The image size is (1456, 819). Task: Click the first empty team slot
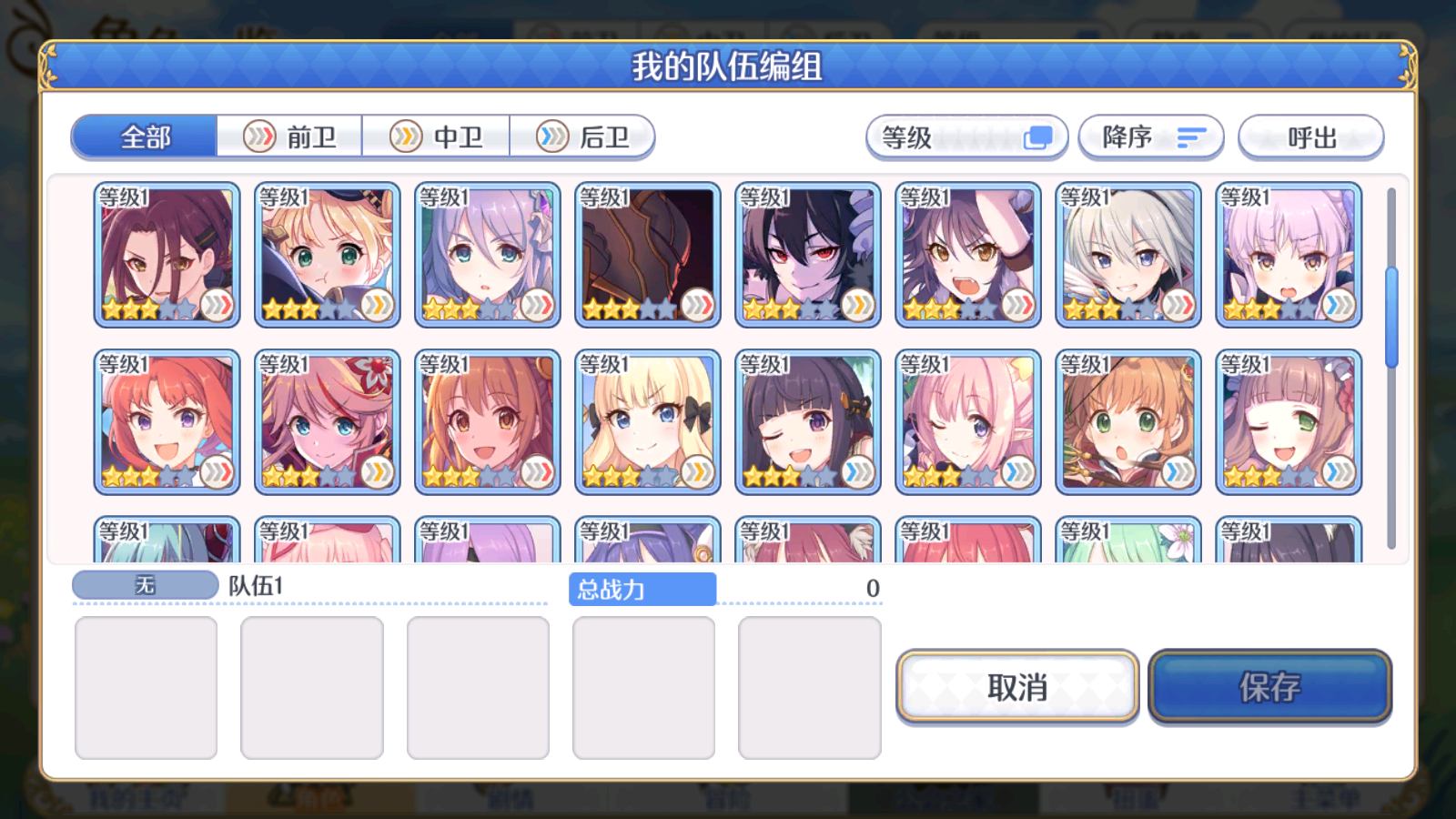pyautogui.click(x=146, y=687)
